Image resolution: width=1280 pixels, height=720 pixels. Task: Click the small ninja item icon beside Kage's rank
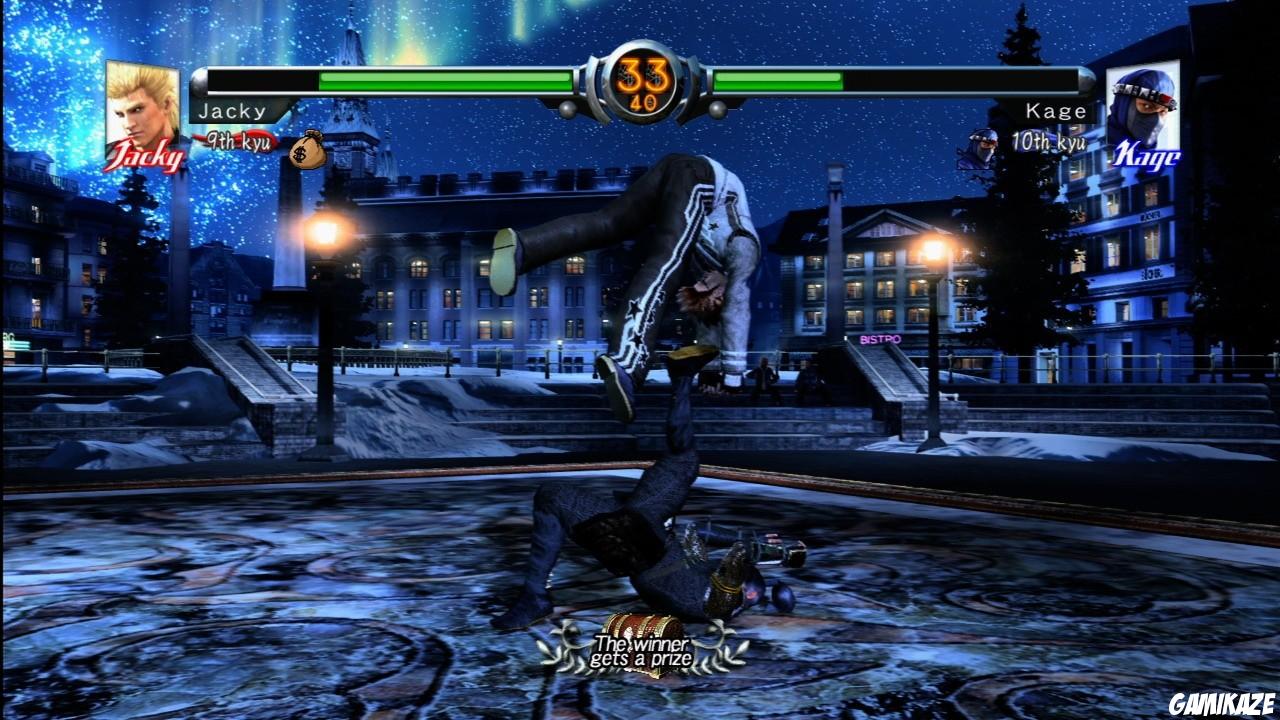click(976, 147)
